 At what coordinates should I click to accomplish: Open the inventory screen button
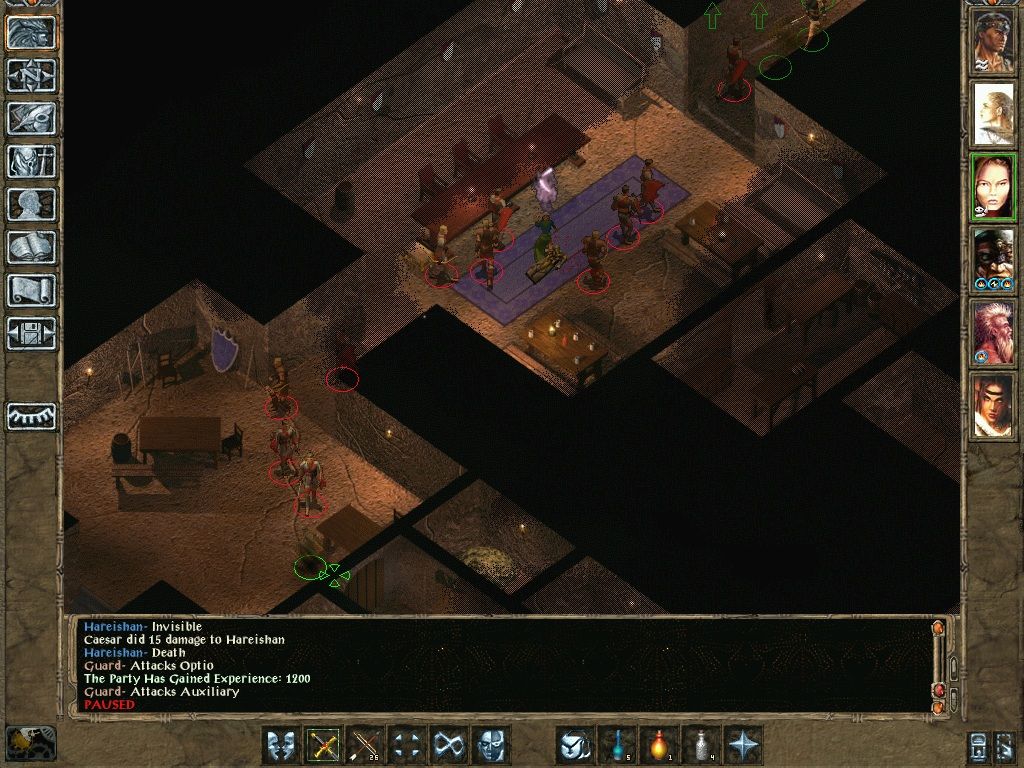[31, 161]
